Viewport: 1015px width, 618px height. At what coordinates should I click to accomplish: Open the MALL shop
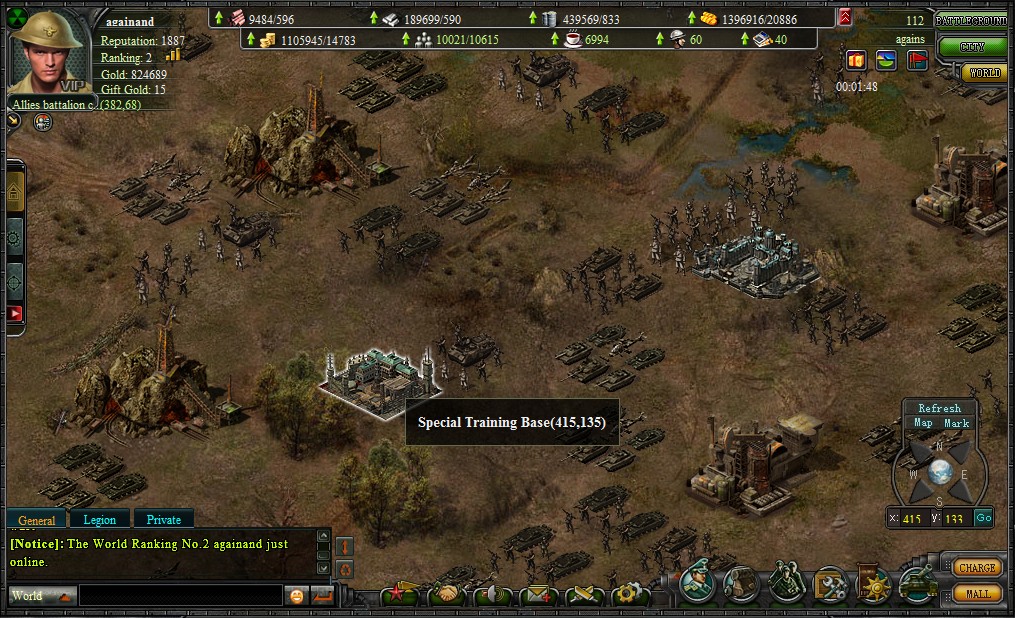977,593
